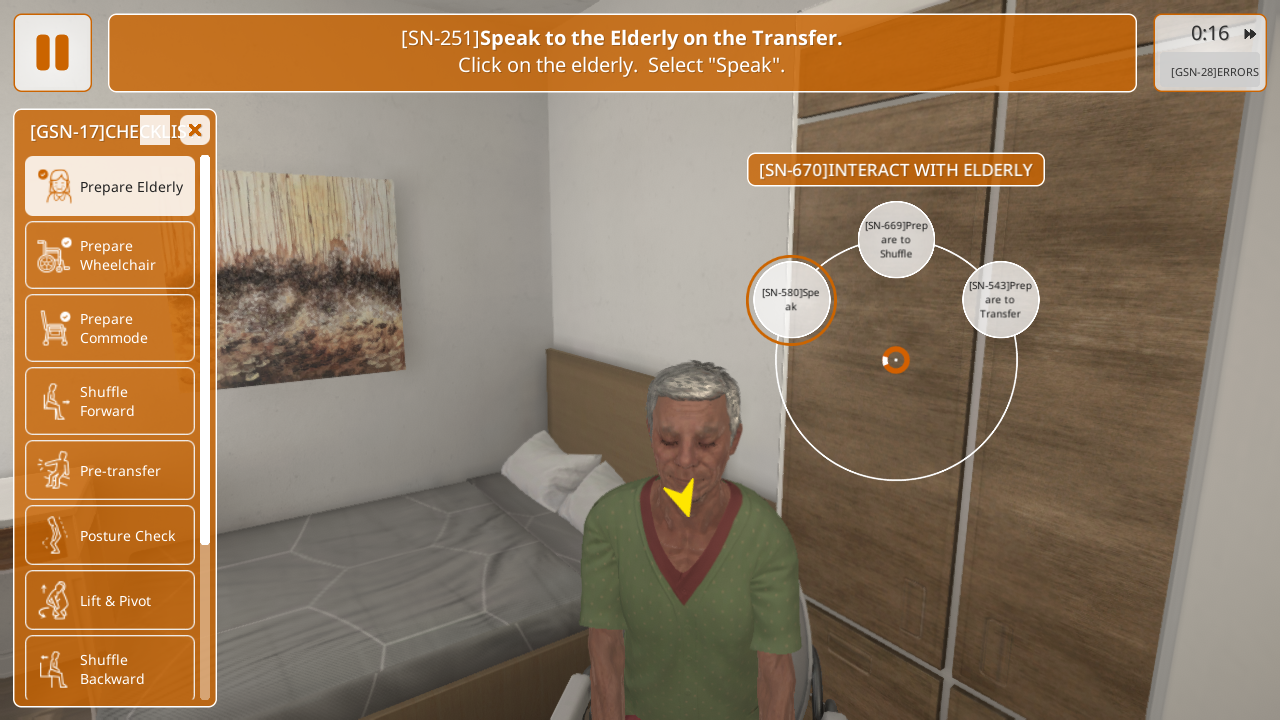
Task: Select the Posture Check checklist item
Action: point(110,535)
